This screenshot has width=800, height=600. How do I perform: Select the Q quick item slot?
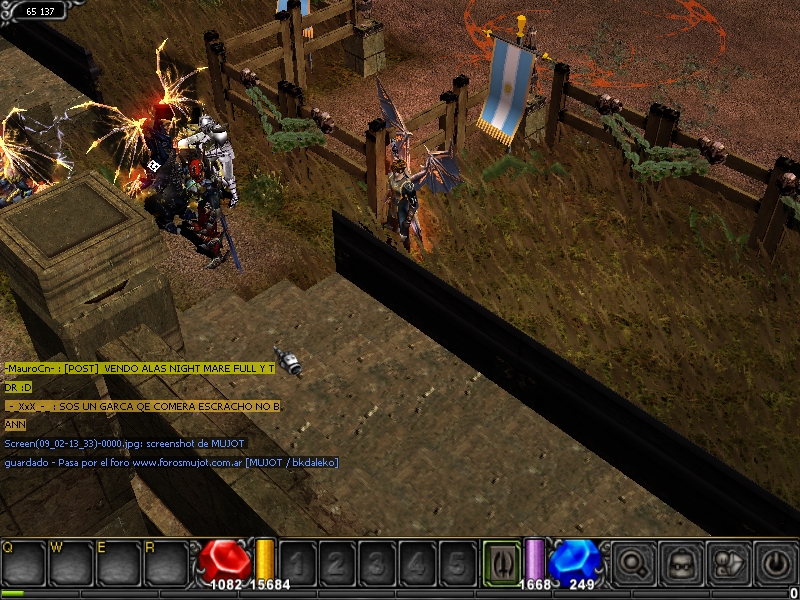click(24, 562)
